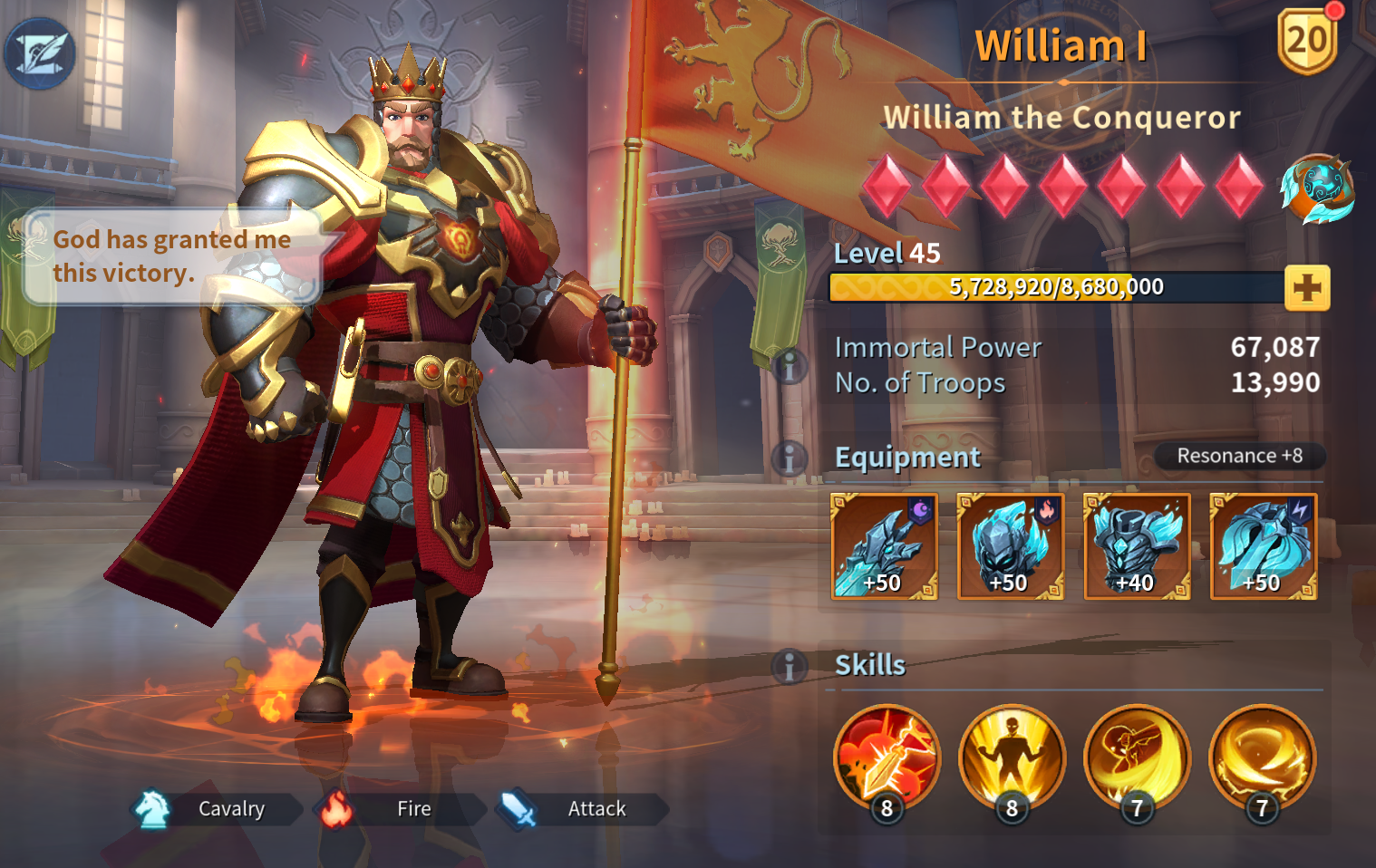
Task: Show info for Immortal Power
Action: 790,366
